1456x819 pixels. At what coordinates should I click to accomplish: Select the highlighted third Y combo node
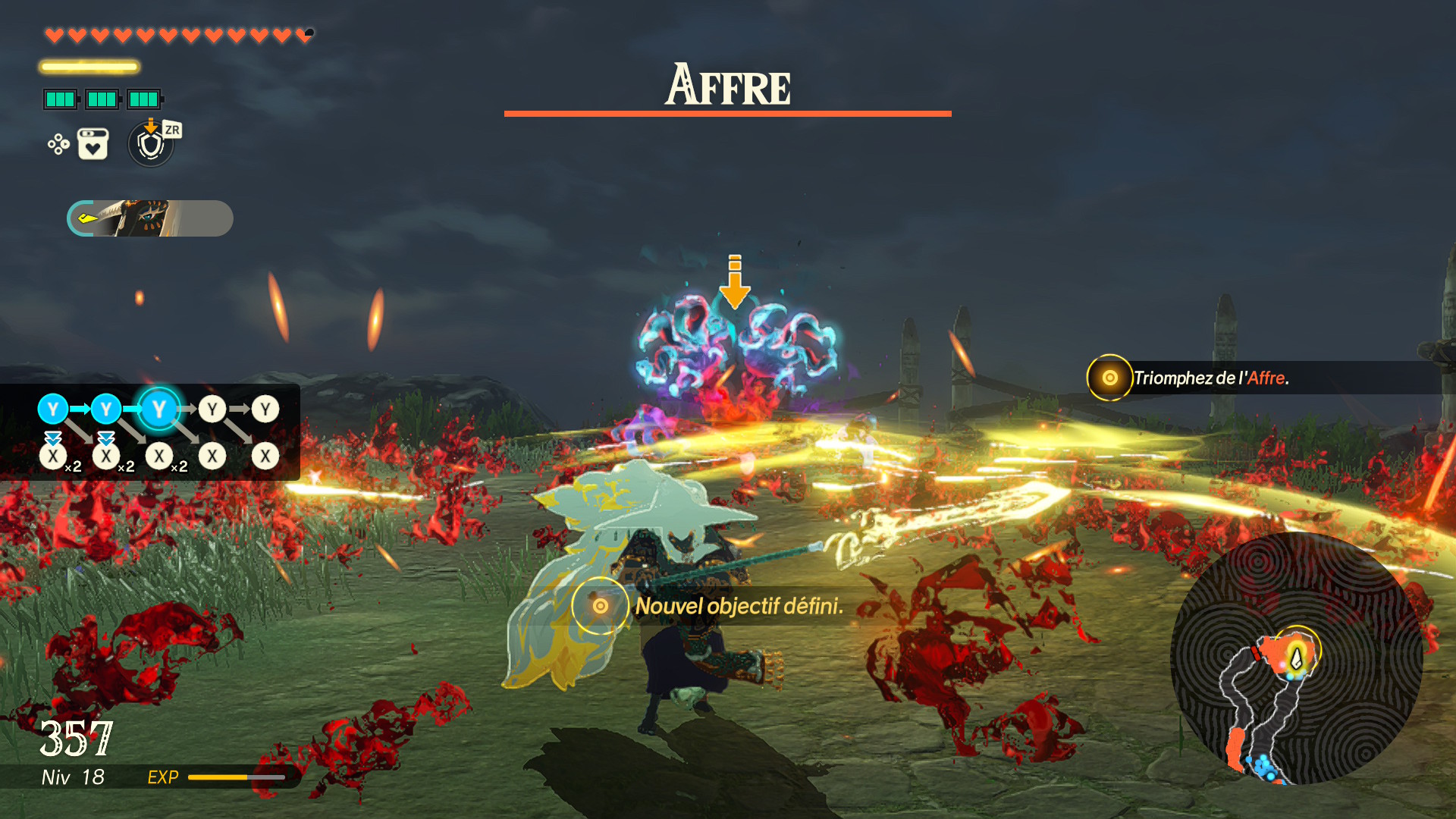click(158, 409)
